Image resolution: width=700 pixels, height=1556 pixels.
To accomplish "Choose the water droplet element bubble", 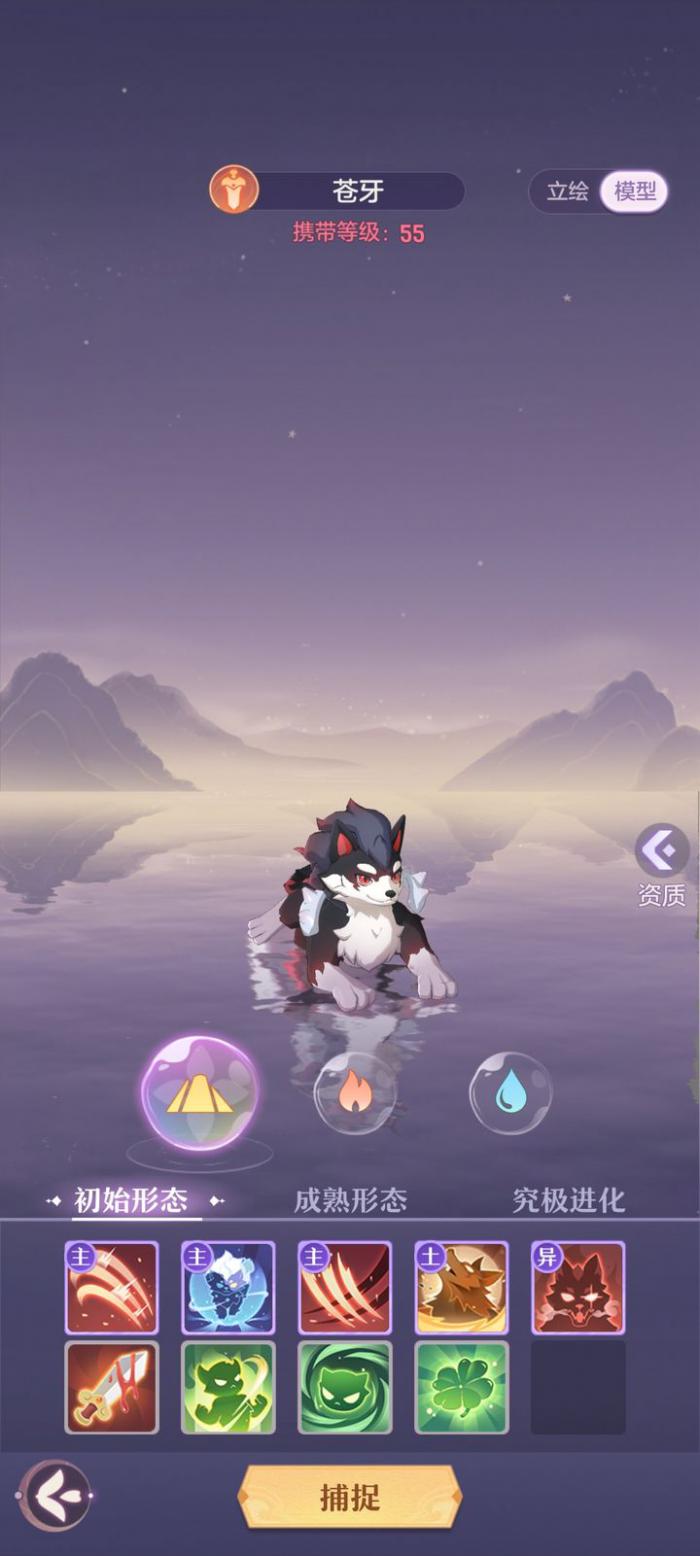I will tap(511, 1093).
